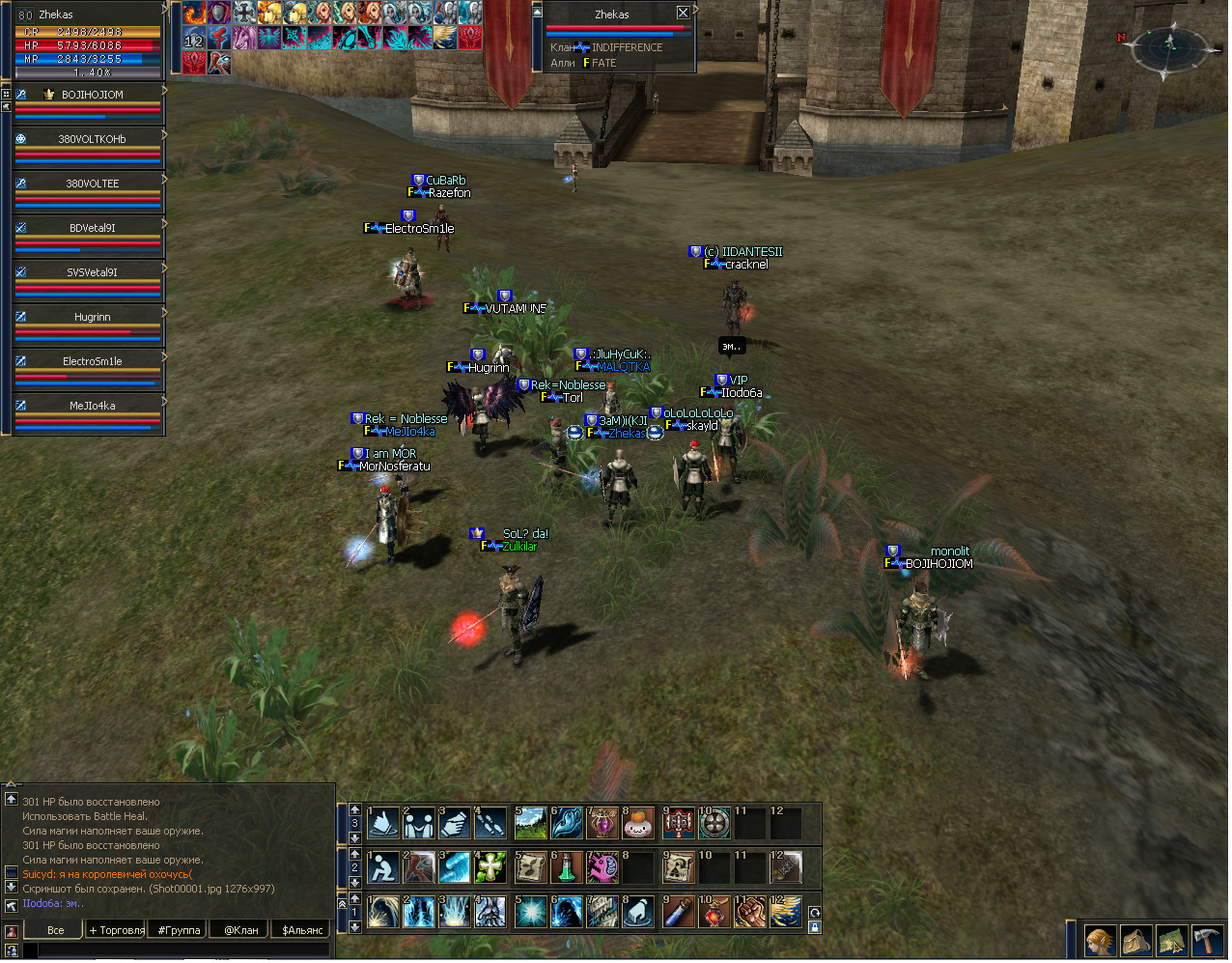Open the inventory bag icon

click(1134, 941)
